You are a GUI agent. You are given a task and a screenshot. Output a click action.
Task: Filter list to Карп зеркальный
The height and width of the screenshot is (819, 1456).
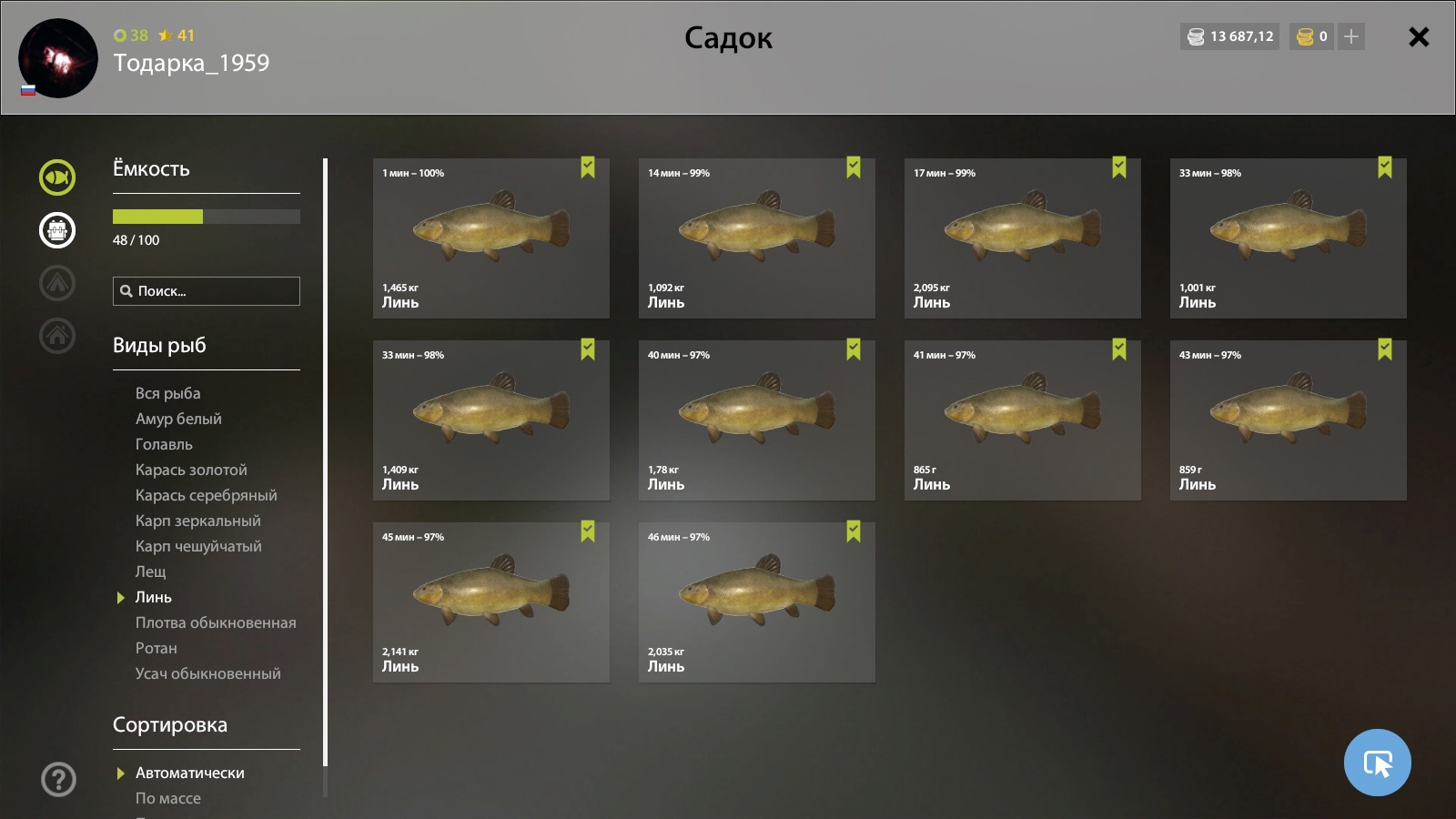197,521
